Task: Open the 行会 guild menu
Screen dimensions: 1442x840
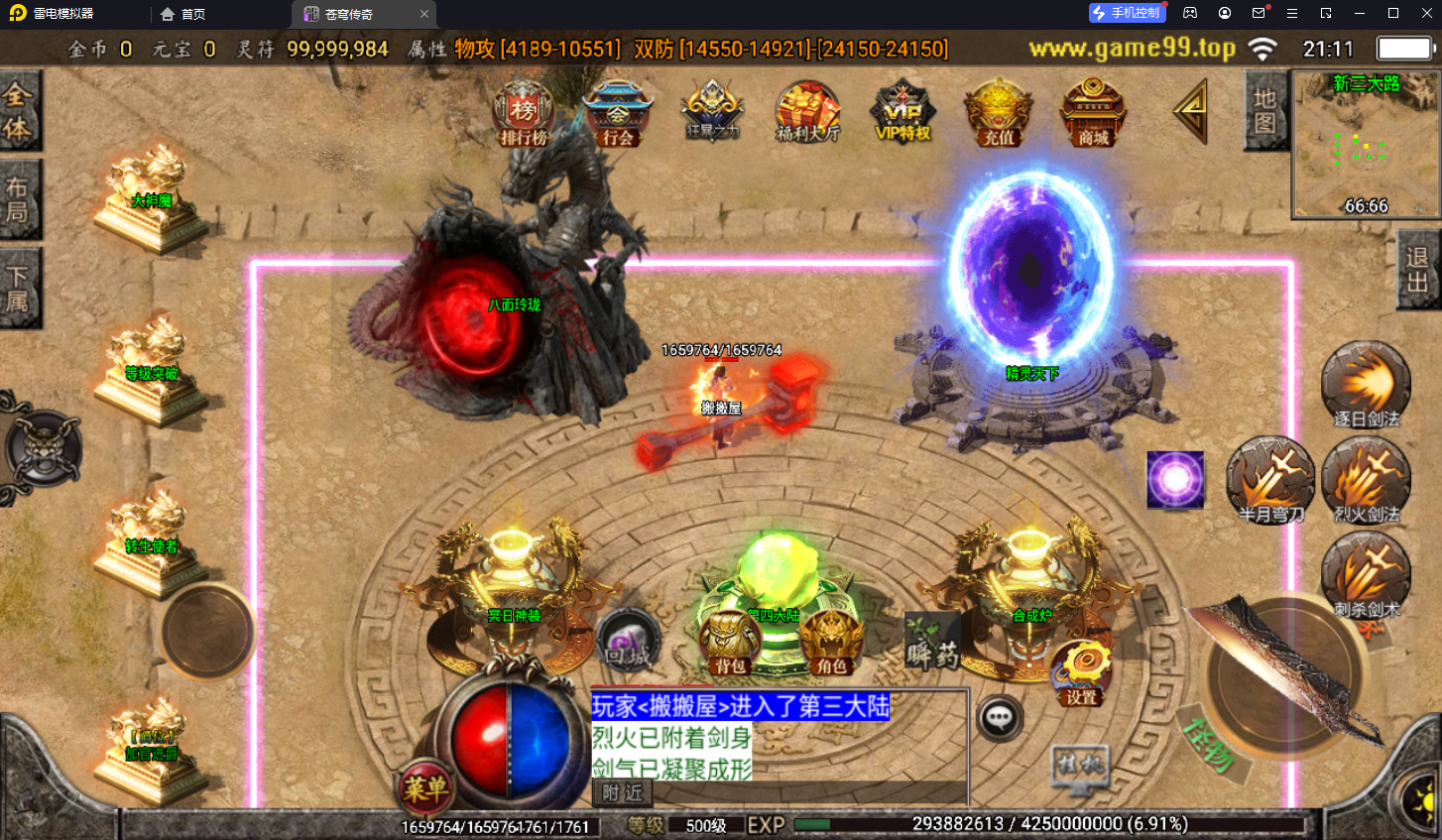Action: pos(618,114)
